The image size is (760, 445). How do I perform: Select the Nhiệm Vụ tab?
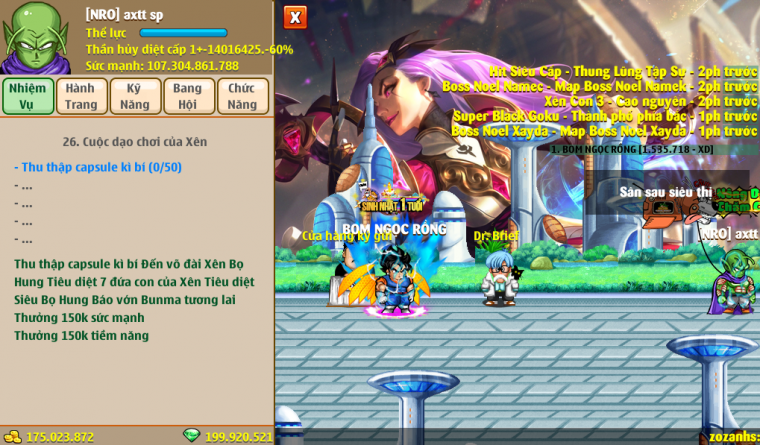click(28, 96)
